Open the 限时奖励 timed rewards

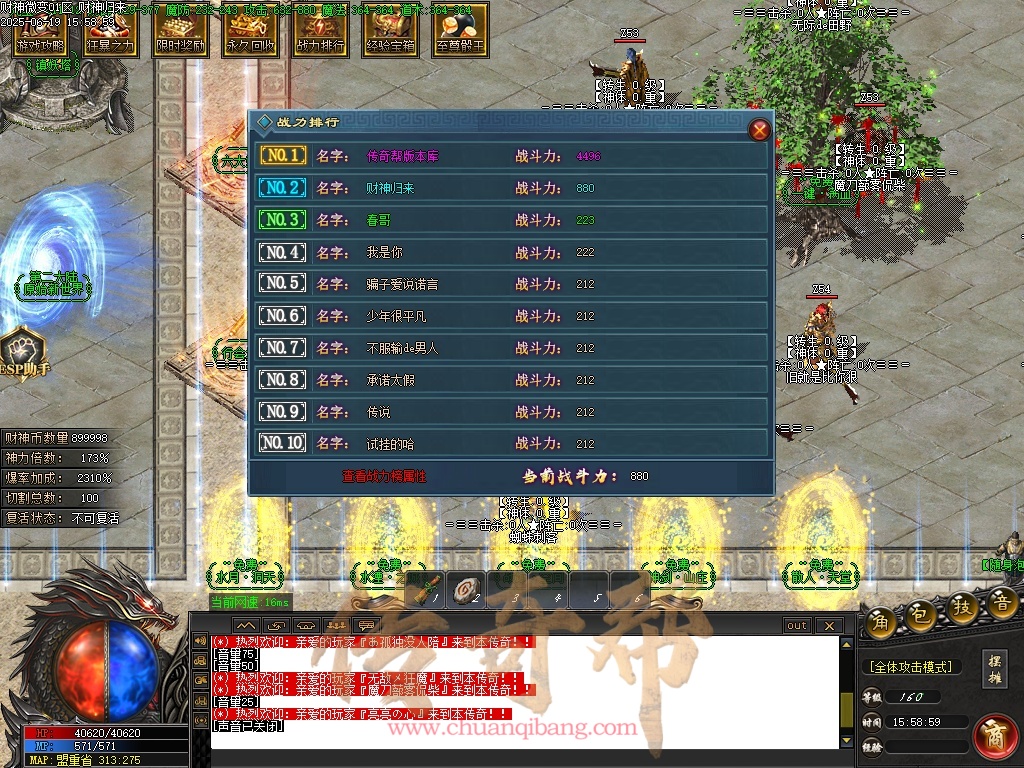pos(180,32)
